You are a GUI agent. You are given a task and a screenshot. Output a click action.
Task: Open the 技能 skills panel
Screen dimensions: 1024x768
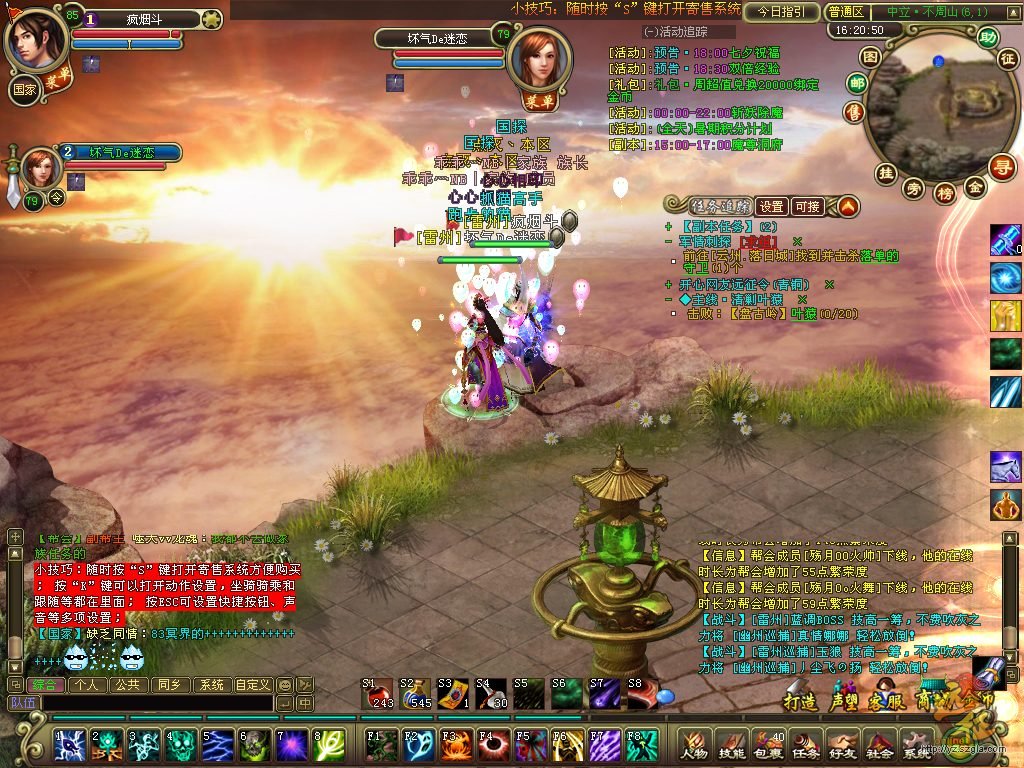click(732, 746)
